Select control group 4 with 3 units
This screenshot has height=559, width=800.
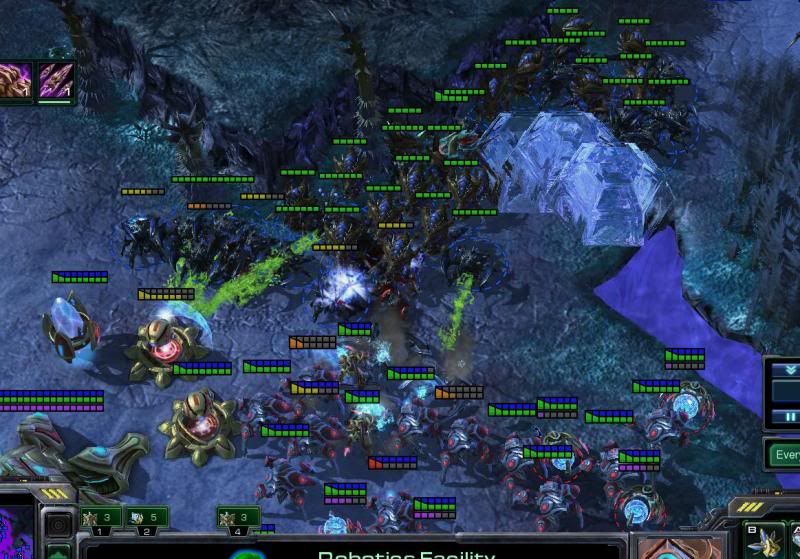pyautogui.click(x=238, y=518)
